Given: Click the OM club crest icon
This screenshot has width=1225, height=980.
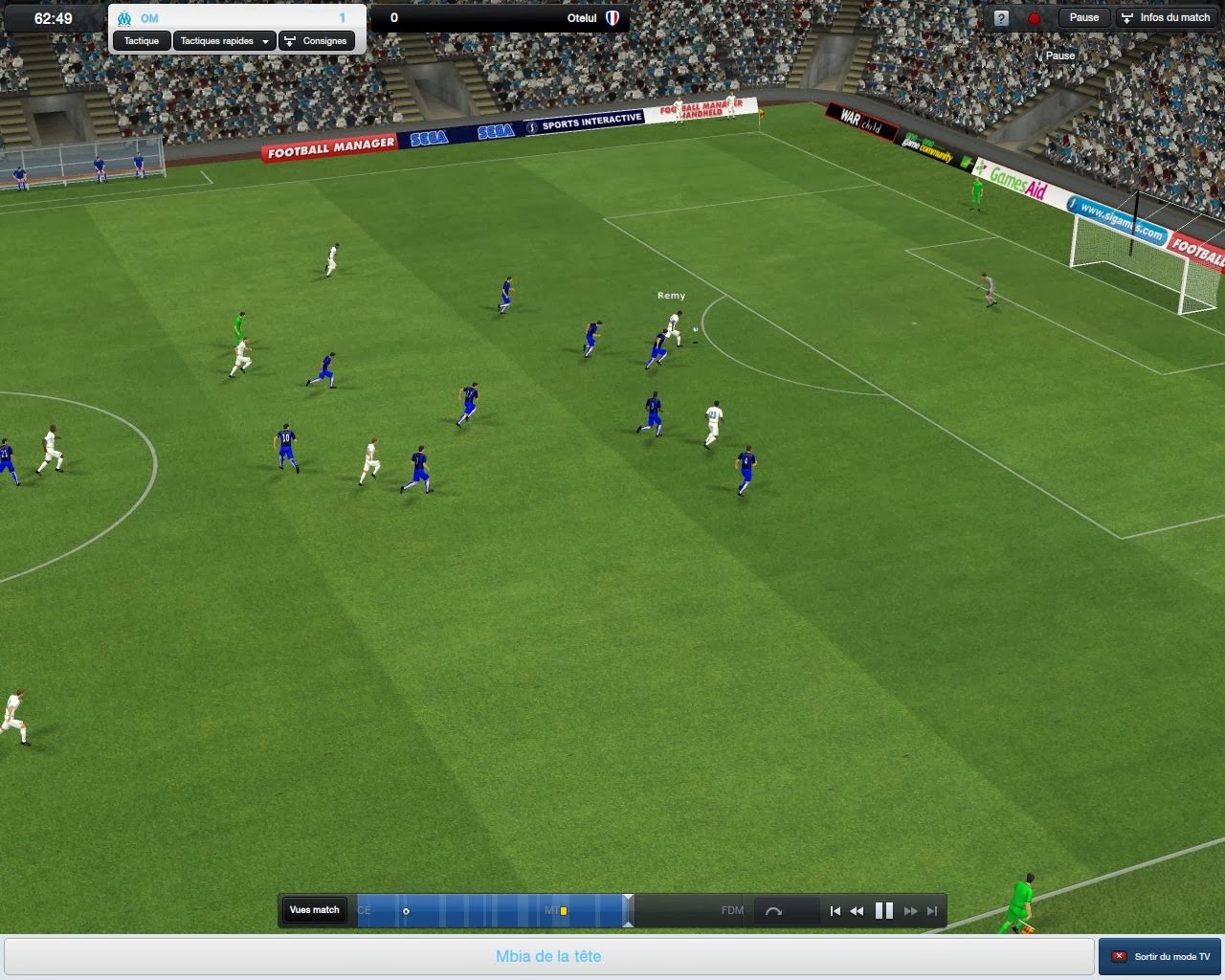Looking at the screenshot, I should point(124,17).
